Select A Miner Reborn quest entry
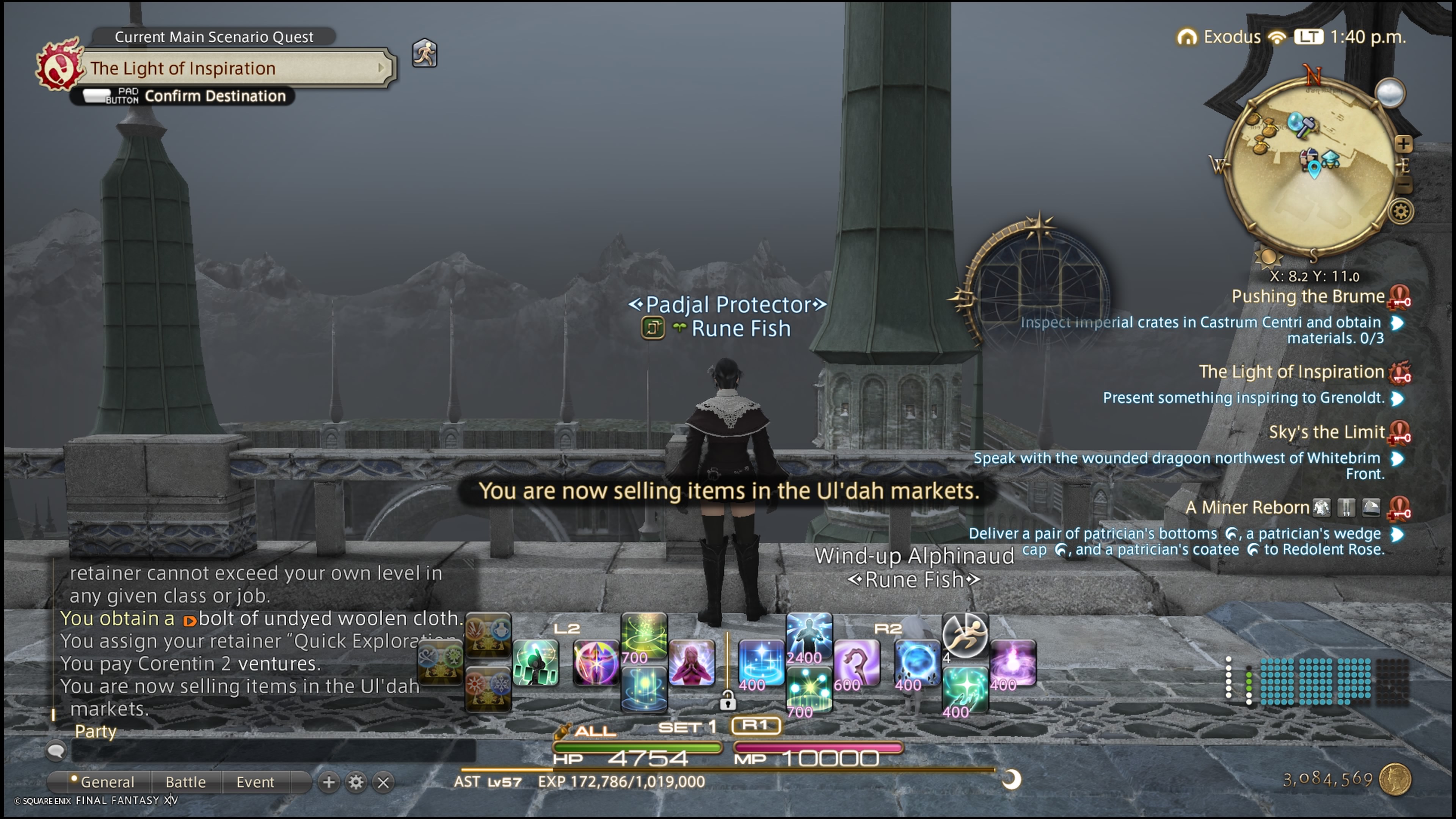 point(1246,508)
